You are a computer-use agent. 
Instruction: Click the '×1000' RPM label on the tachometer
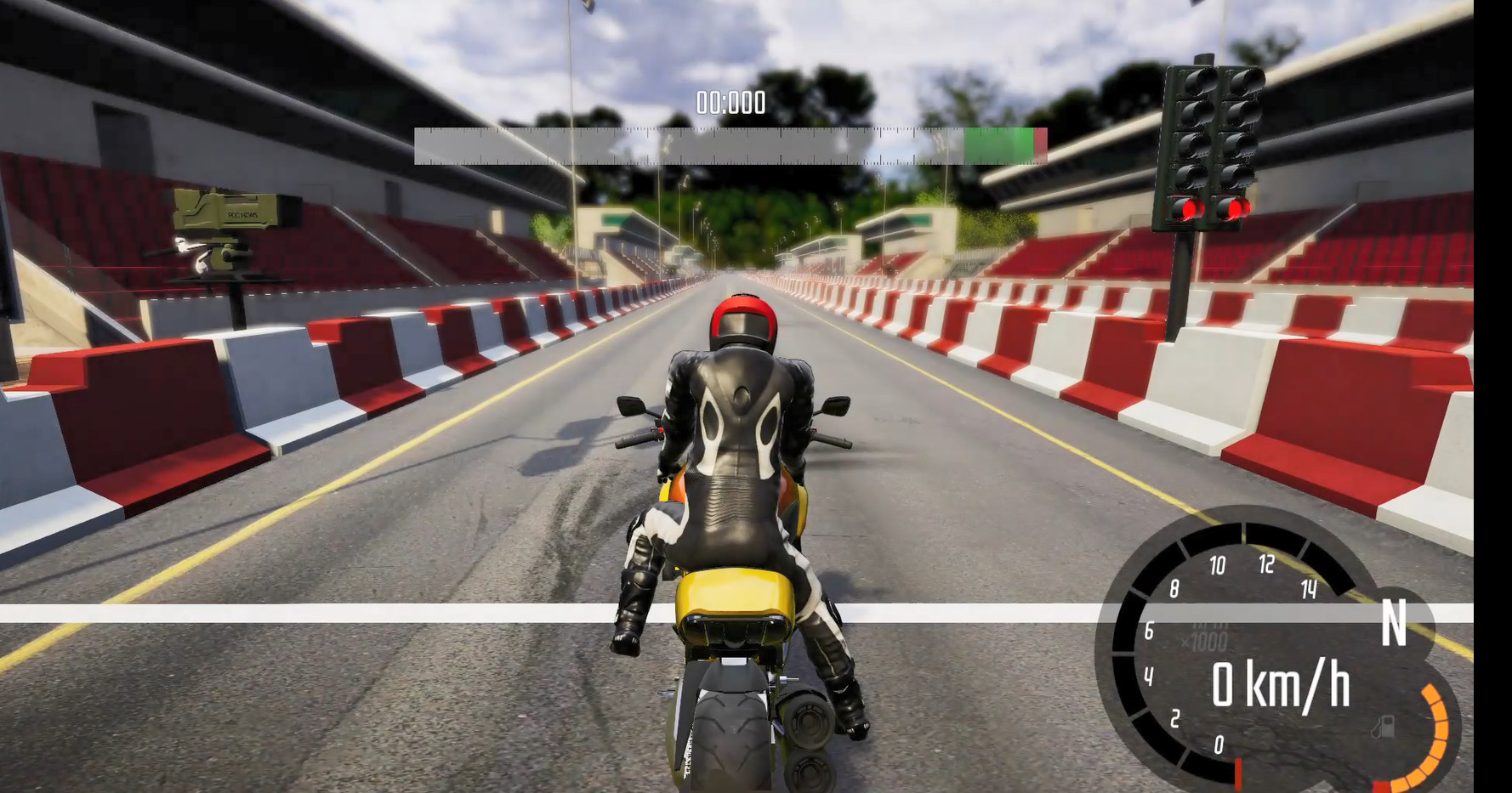point(1205,639)
